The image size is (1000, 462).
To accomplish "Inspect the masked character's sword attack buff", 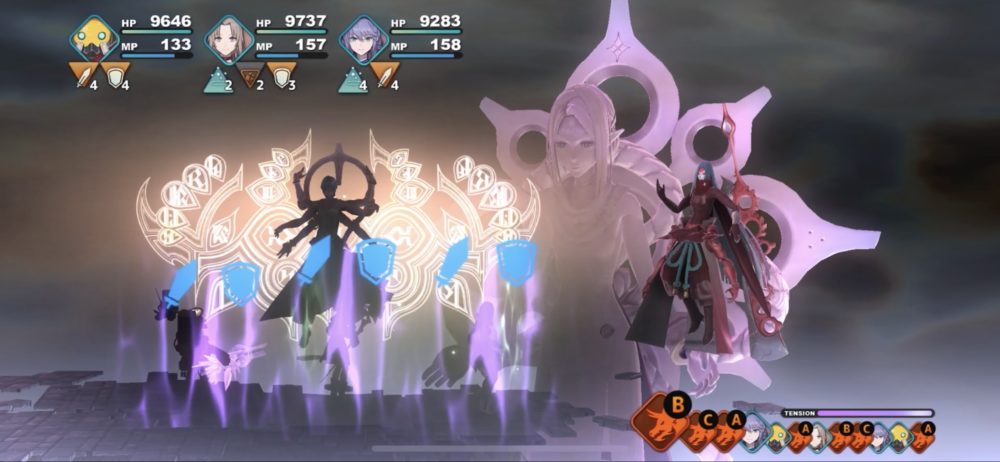I will tap(84, 74).
